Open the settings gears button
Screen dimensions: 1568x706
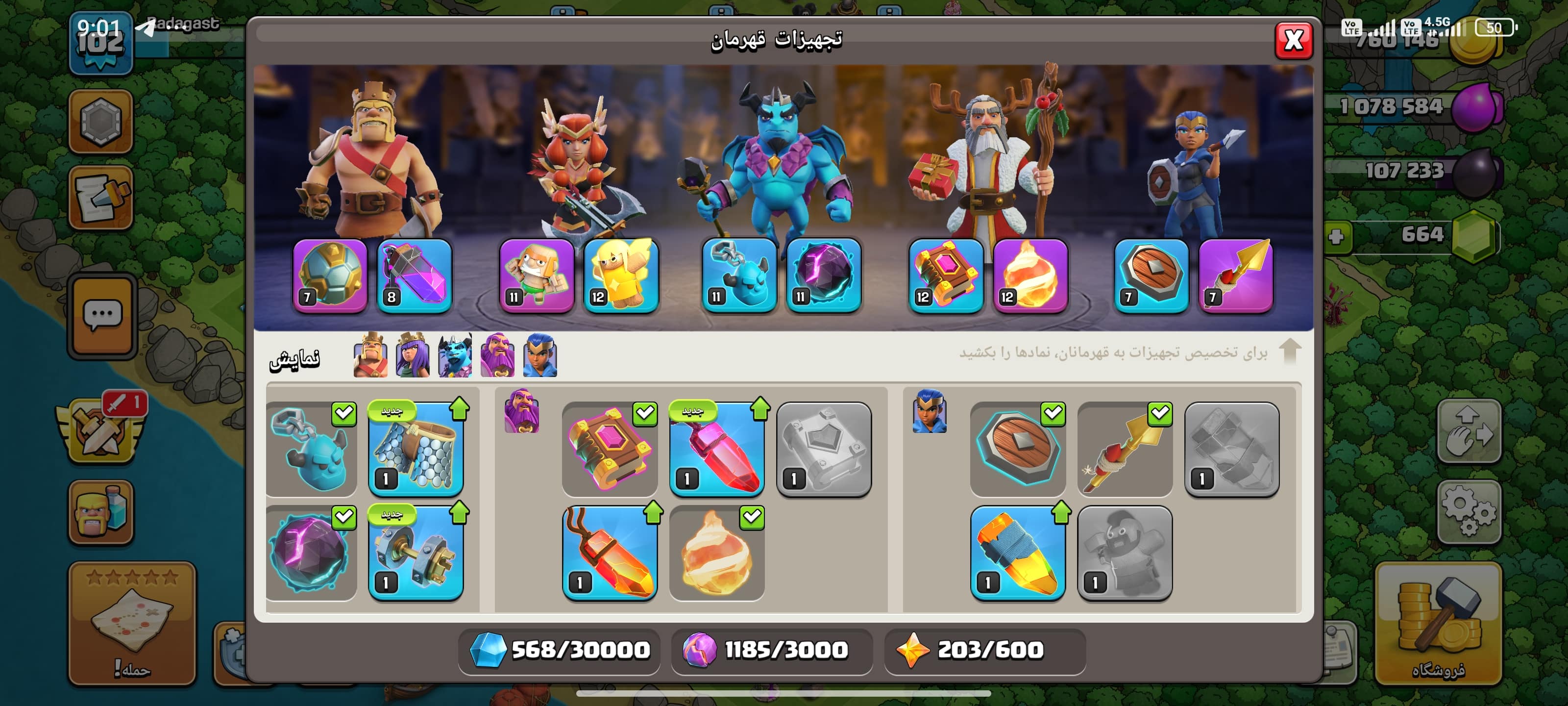1468,511
